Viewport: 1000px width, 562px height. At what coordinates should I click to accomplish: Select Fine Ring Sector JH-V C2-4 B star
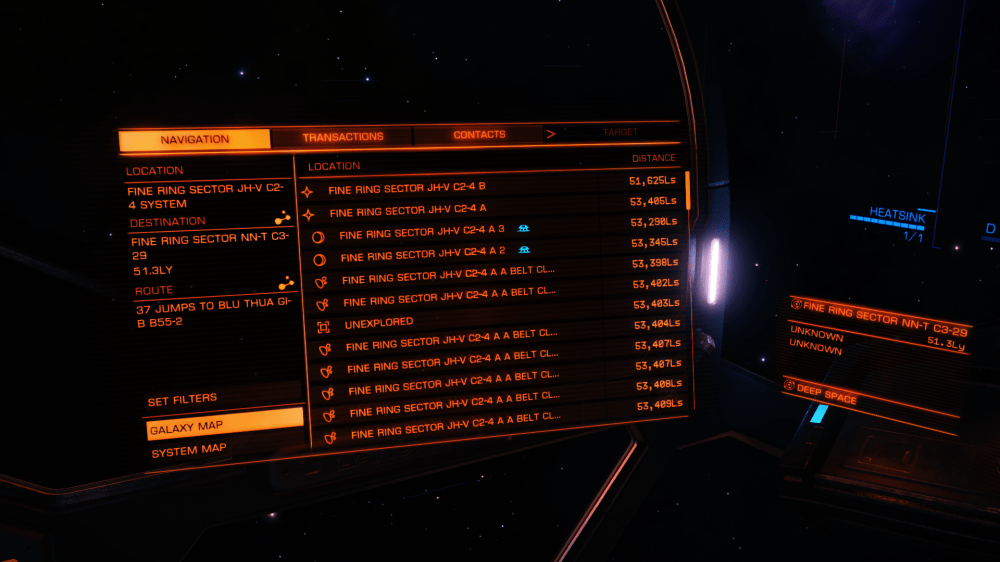(x=407, y=188)
